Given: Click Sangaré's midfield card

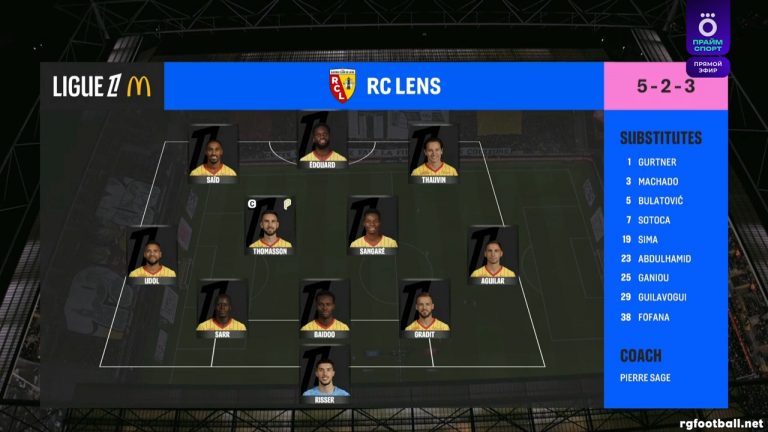Looking at the screenshot, I should pos(374,226).
